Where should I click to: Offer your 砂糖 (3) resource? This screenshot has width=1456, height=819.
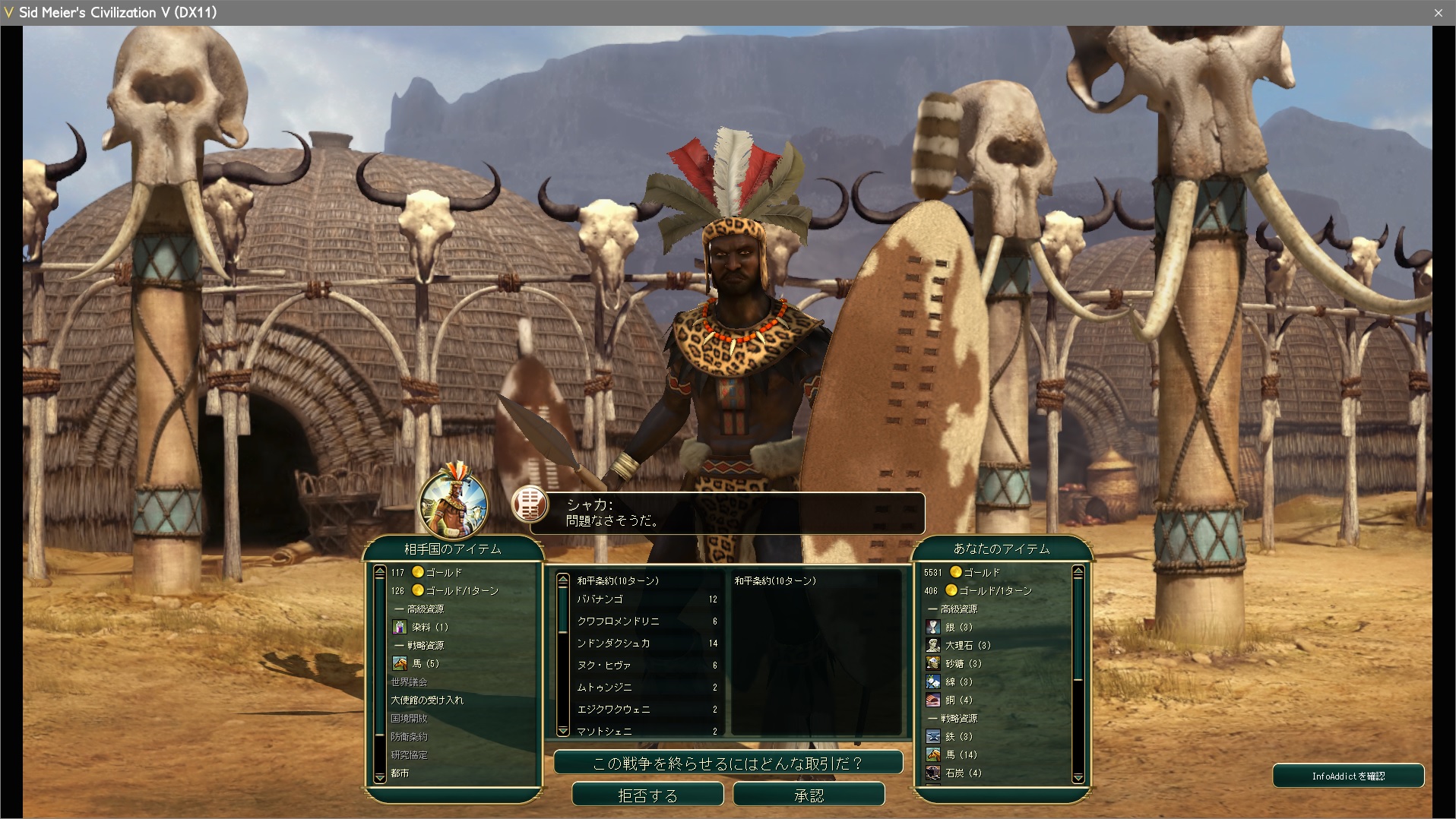962,663
